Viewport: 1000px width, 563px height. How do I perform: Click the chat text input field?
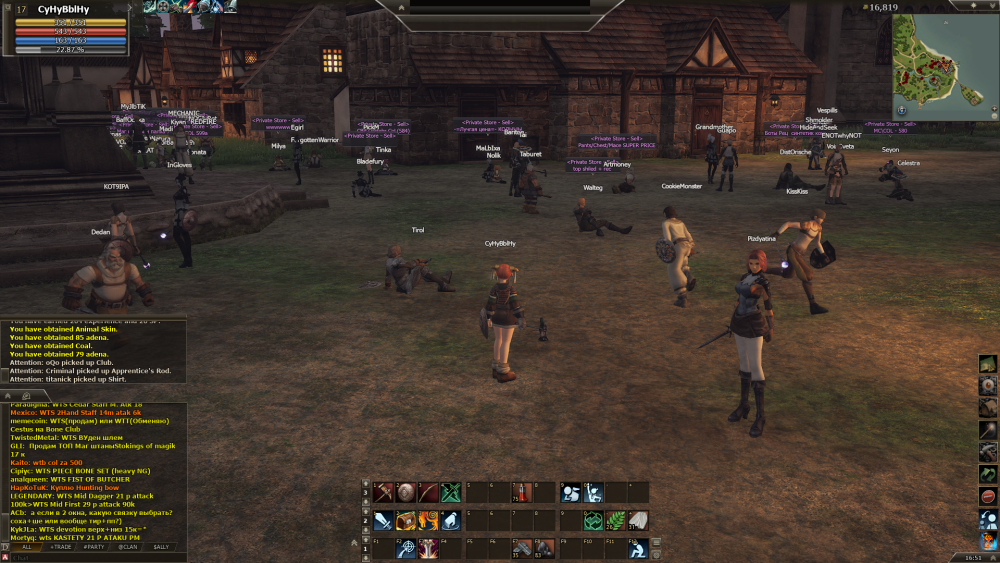click(x=90, y=557)
